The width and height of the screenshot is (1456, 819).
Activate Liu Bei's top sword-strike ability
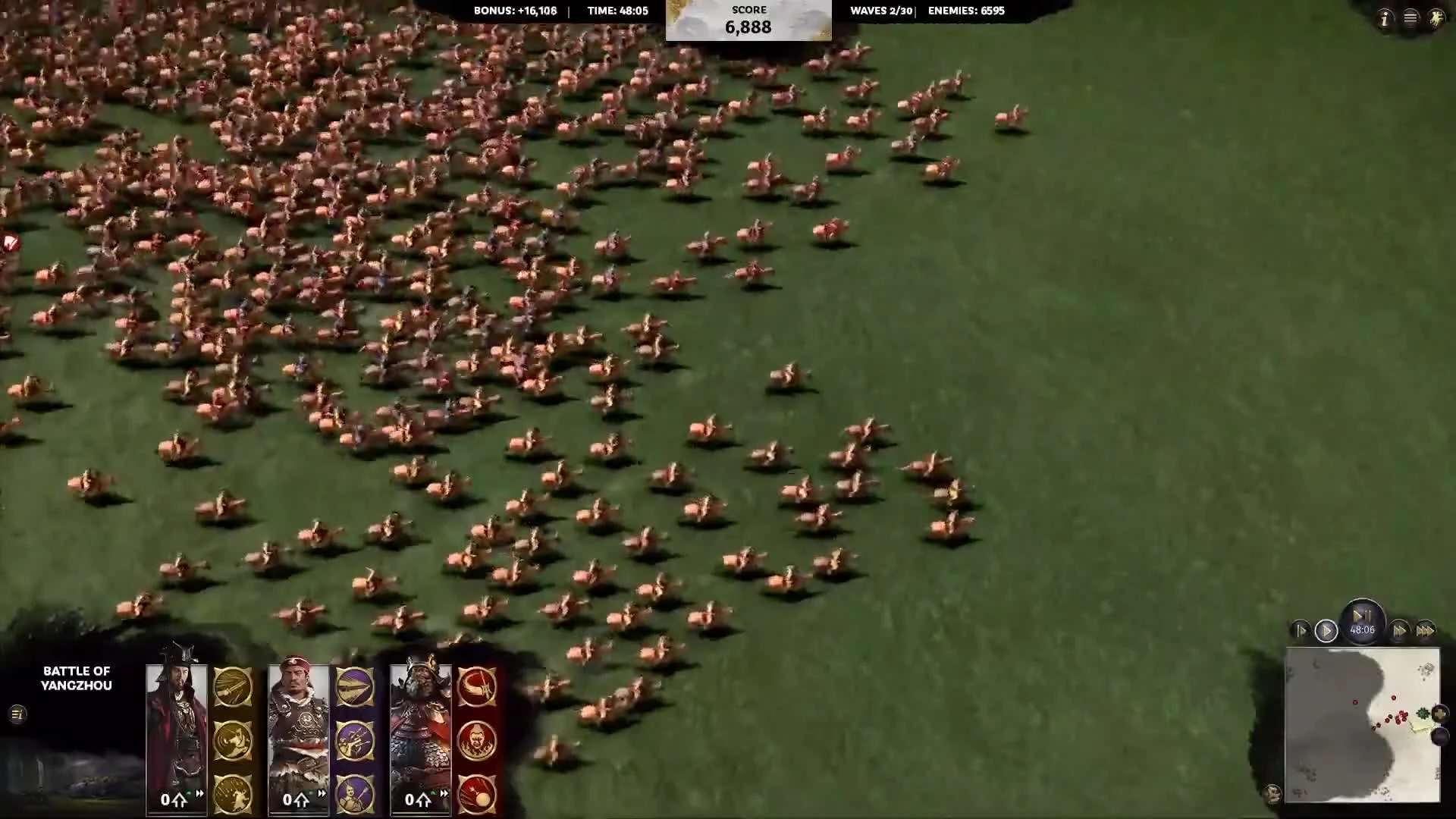234,686
